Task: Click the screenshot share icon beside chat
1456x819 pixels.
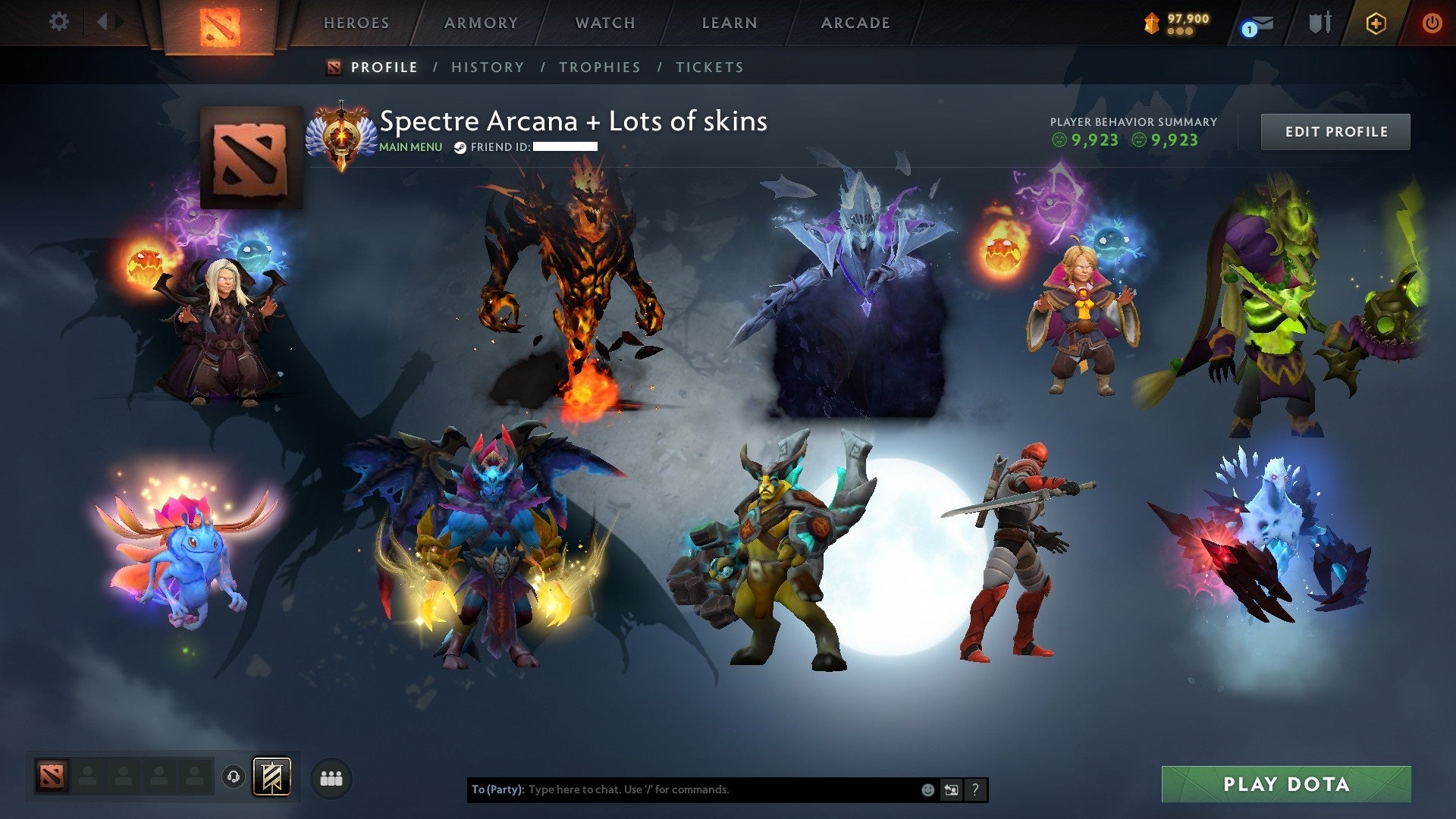Action: pos(950,789)
